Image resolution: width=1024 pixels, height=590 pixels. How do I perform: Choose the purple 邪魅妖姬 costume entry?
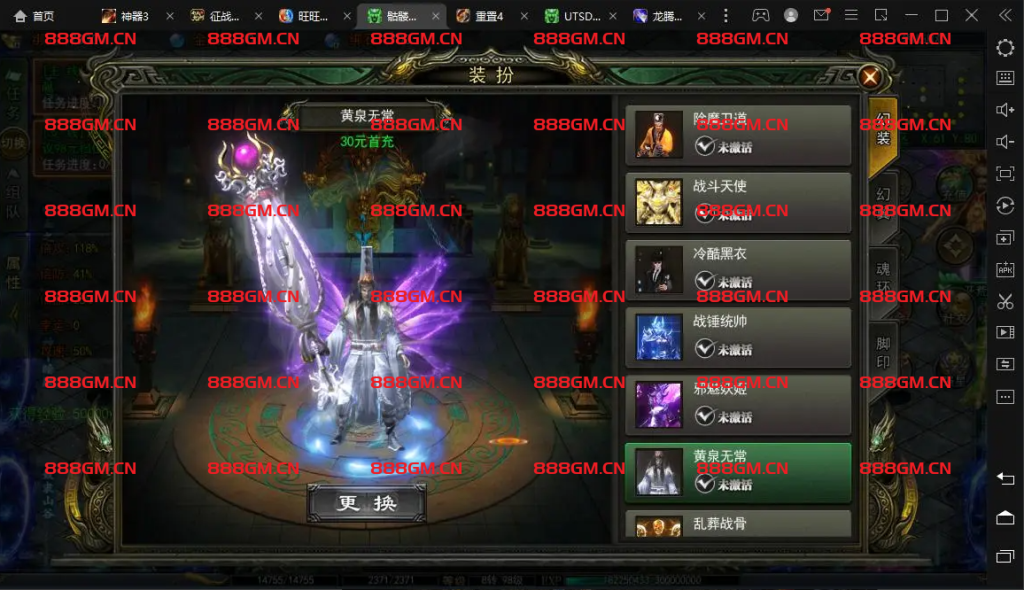(738, 404)
